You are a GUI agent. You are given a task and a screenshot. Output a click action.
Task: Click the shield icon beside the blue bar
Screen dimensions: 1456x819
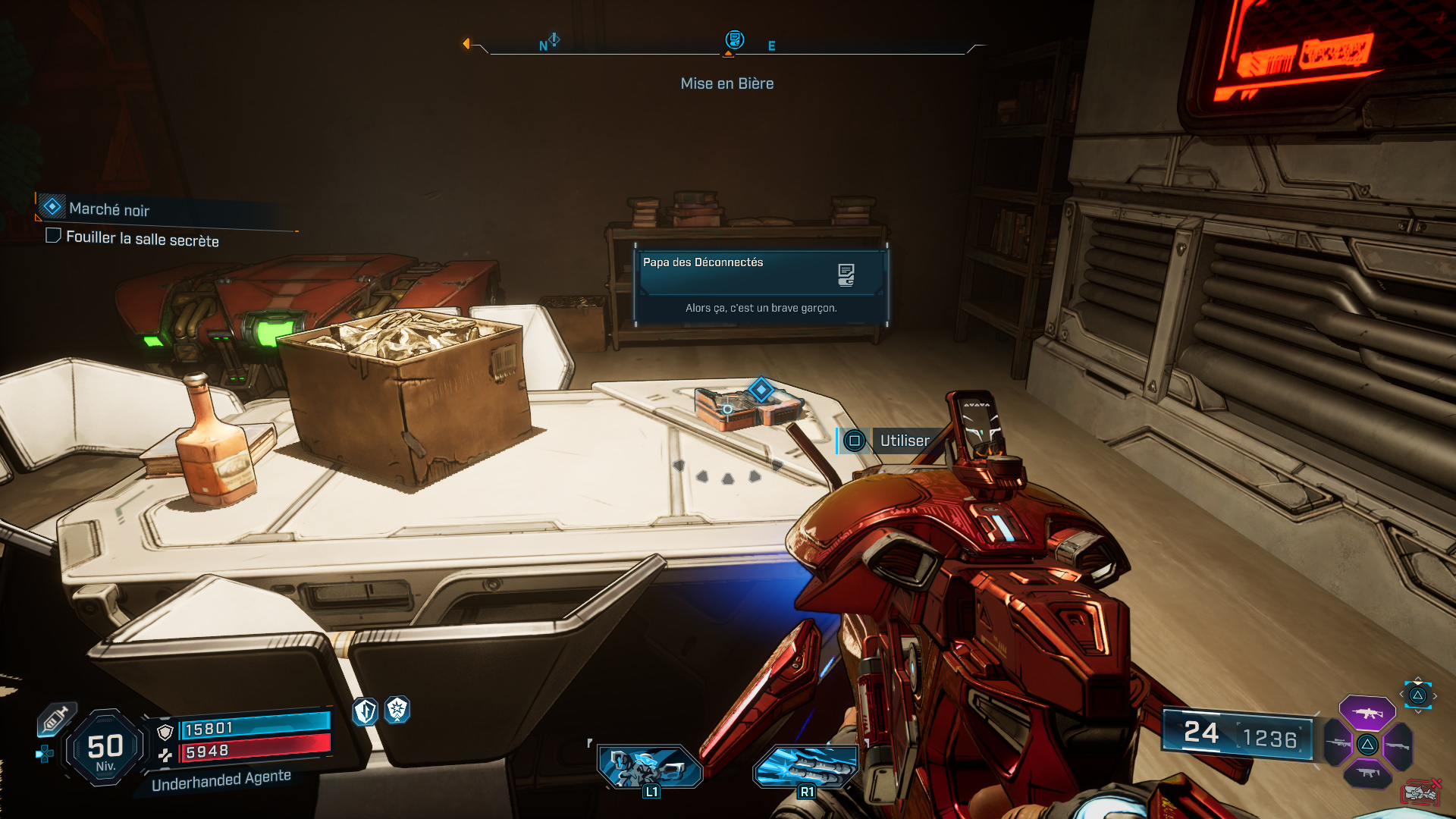[165, 731]
